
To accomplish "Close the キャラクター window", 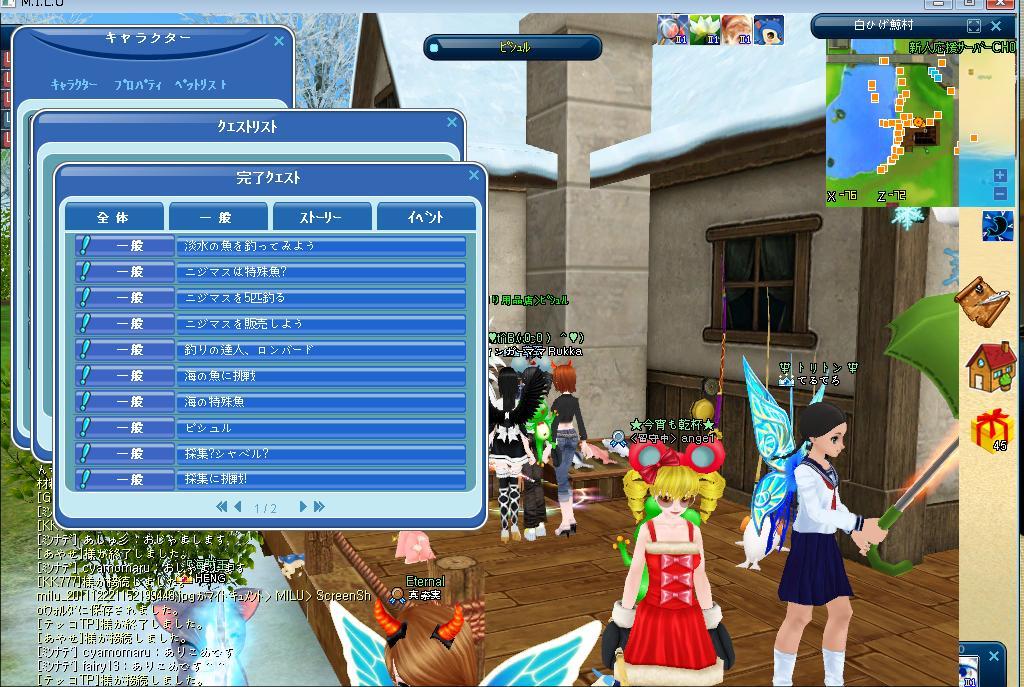I will pyautogui.click(x=280, y=41).
